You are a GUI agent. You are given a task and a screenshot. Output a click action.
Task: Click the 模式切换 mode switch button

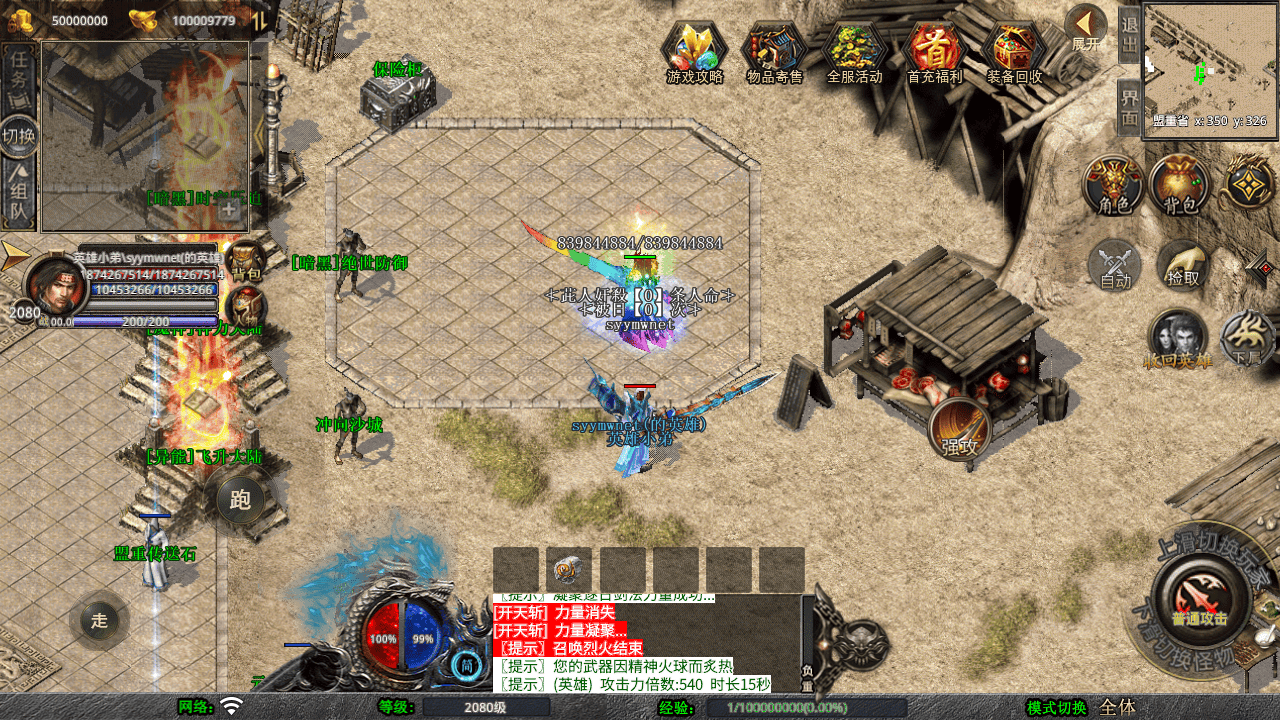pyautogui.click(x=1056, y=708)
